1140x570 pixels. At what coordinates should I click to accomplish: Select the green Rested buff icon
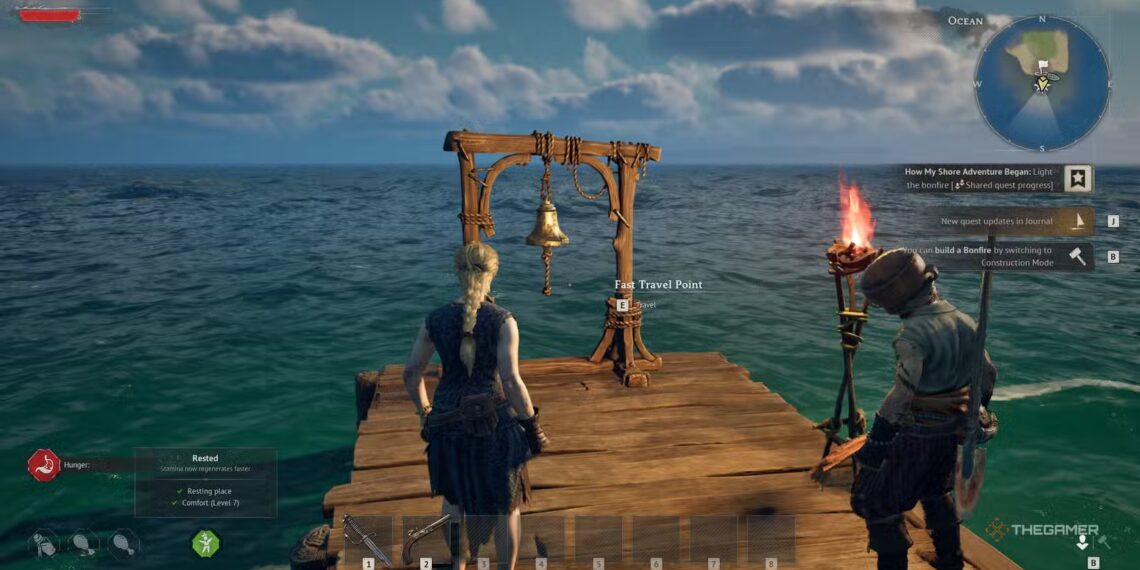[206, 543]
